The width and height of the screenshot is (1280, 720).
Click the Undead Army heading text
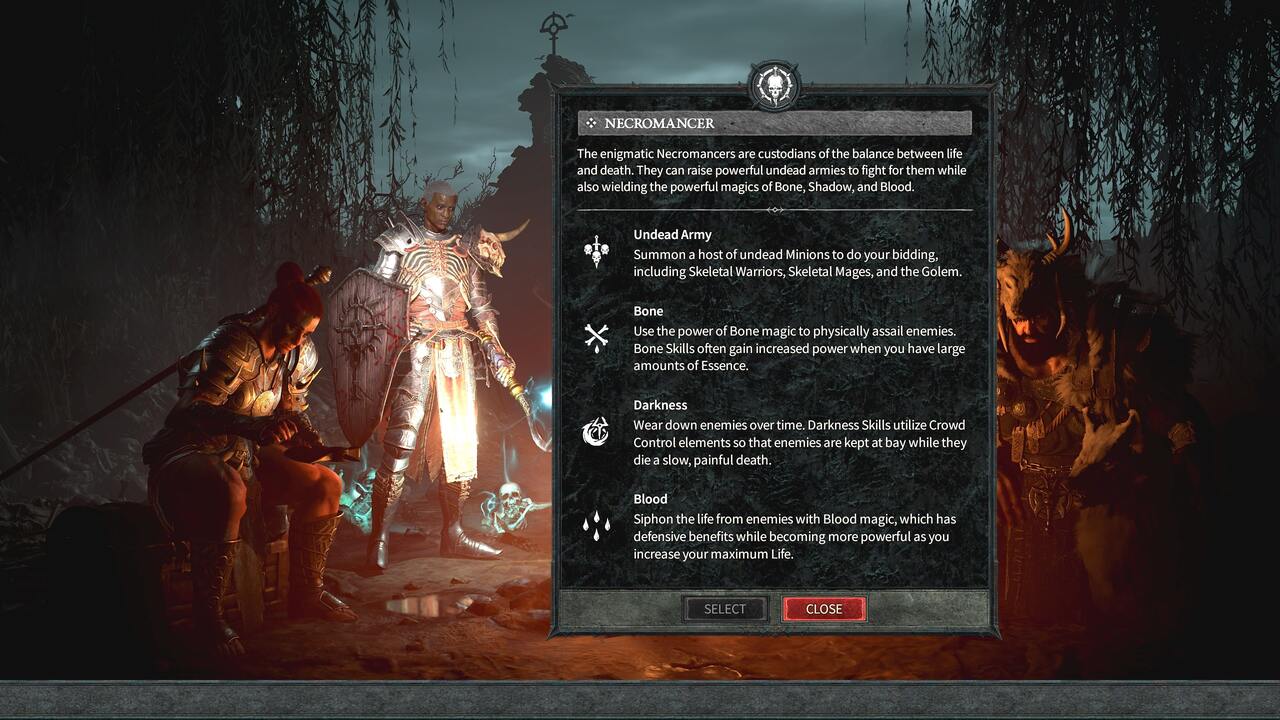(673, 234)
